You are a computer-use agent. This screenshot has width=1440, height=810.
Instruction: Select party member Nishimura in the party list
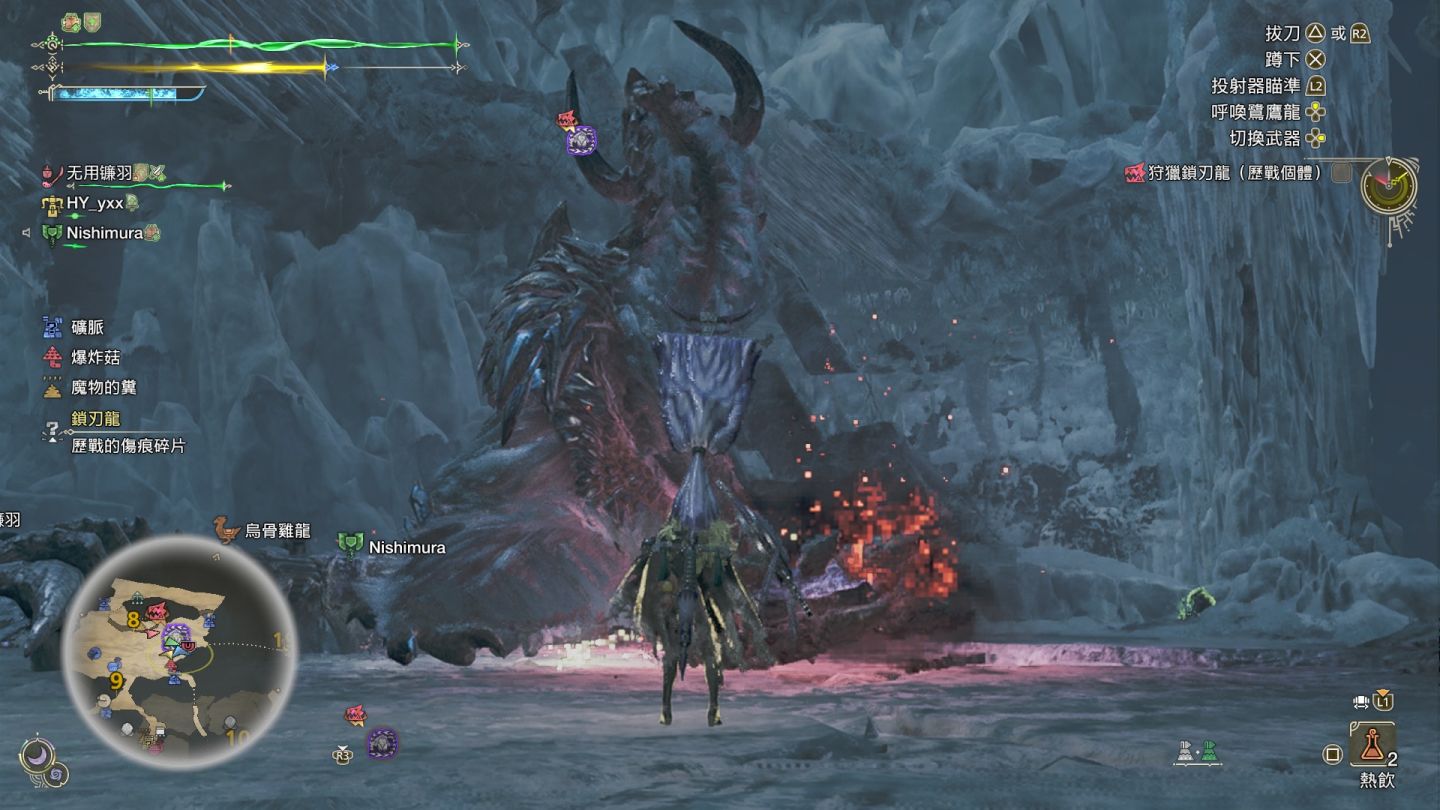click(103, 233)
